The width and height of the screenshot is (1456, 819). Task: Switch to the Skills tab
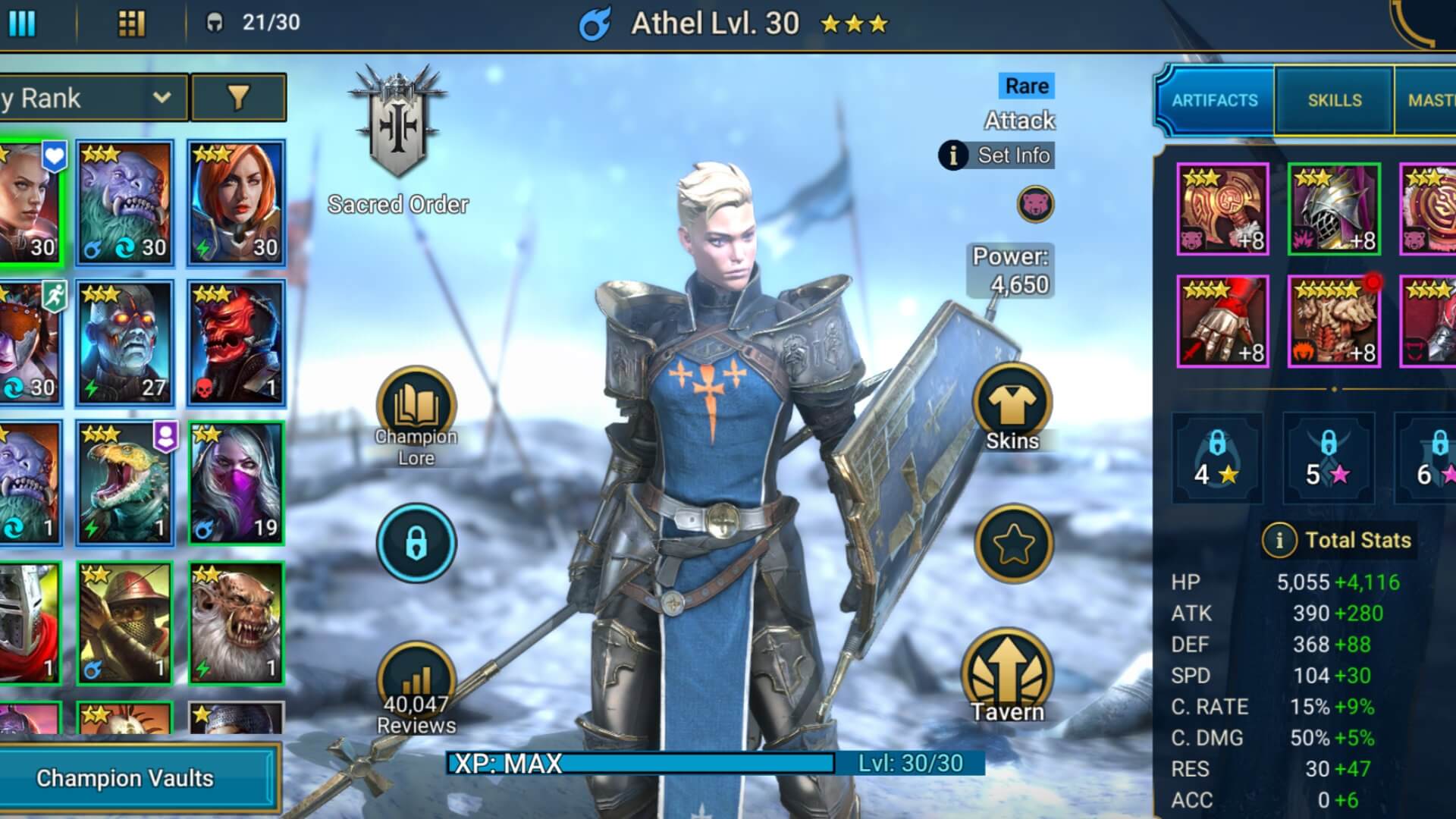pyautogui.click(x=1334, y=100)
